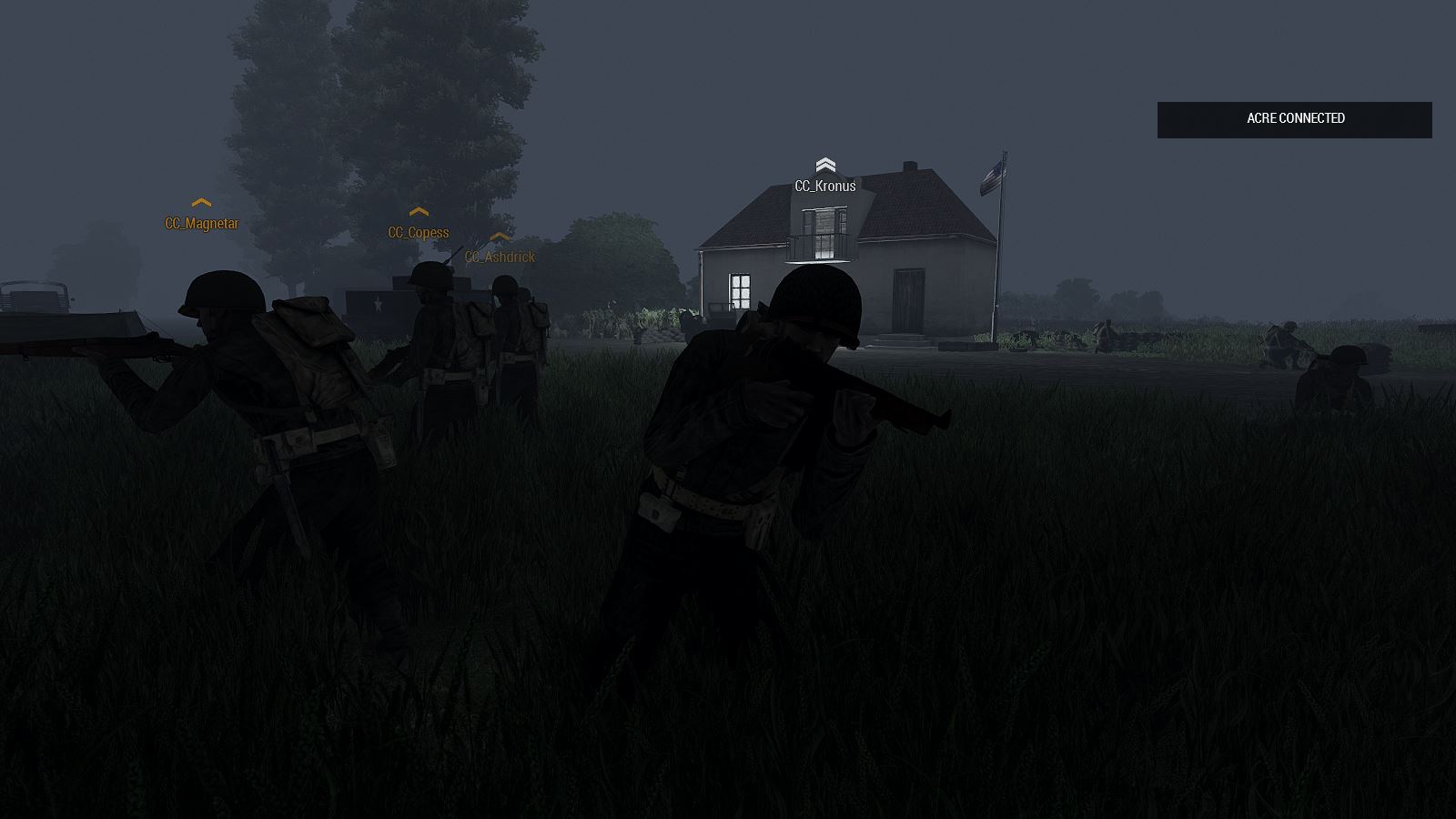Choose the CC_Copess name tag
The width and height of the screenshot is (1456, 819).
418,232
